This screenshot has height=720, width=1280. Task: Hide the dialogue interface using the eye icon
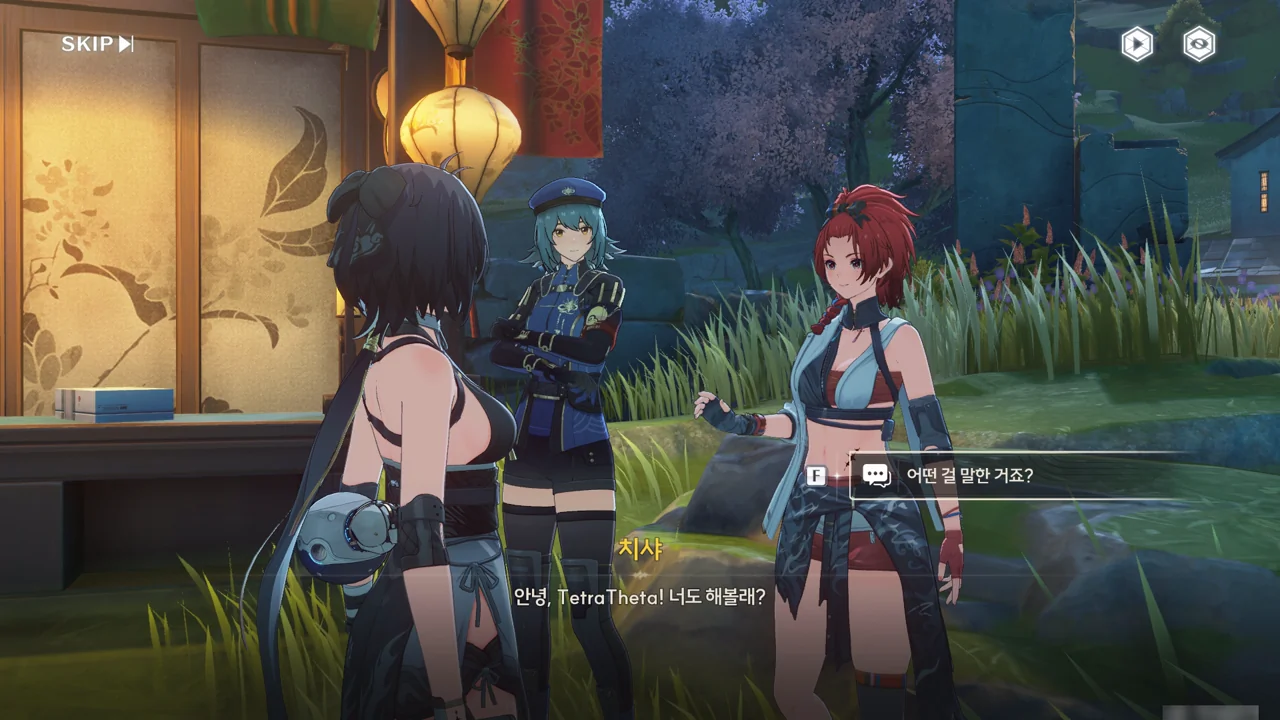tap(1198, 44)
